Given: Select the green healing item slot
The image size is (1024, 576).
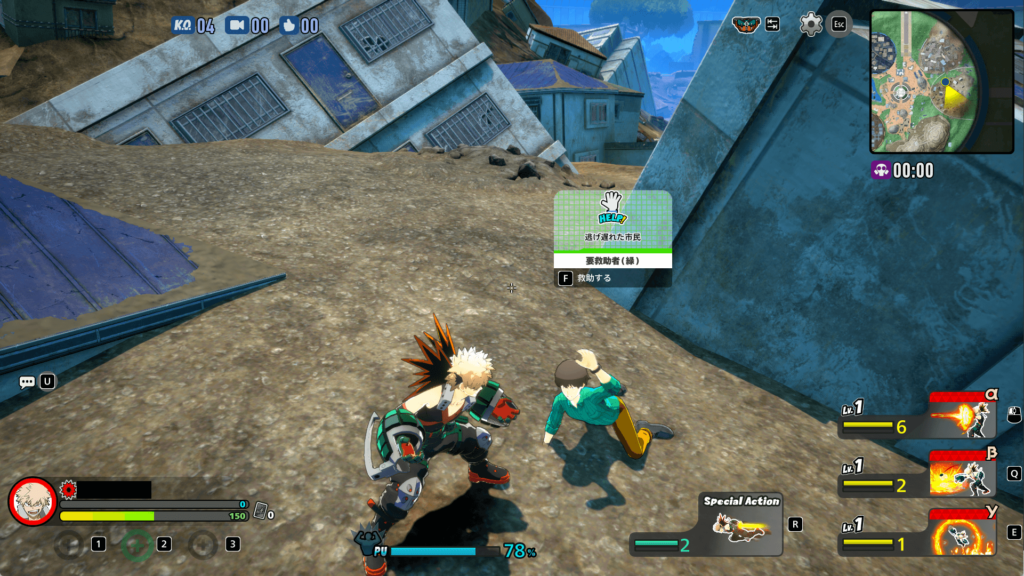Looking at the screenshot, I should pyautogui.click(x=136, y=544).
